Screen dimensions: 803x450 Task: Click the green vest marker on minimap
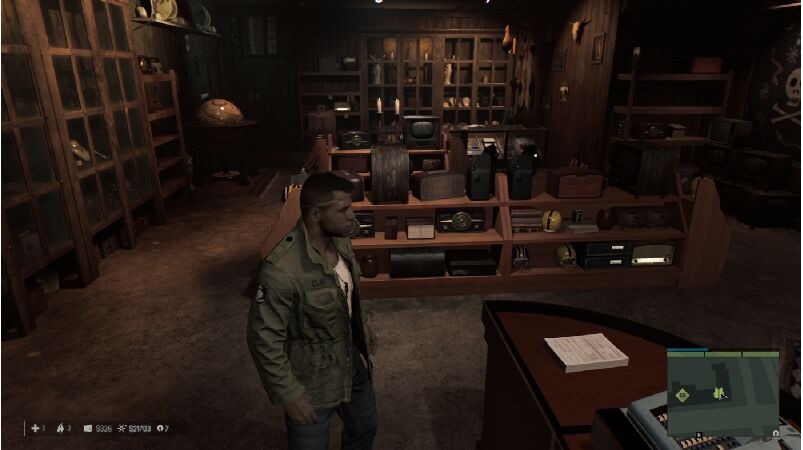(718, 394)
